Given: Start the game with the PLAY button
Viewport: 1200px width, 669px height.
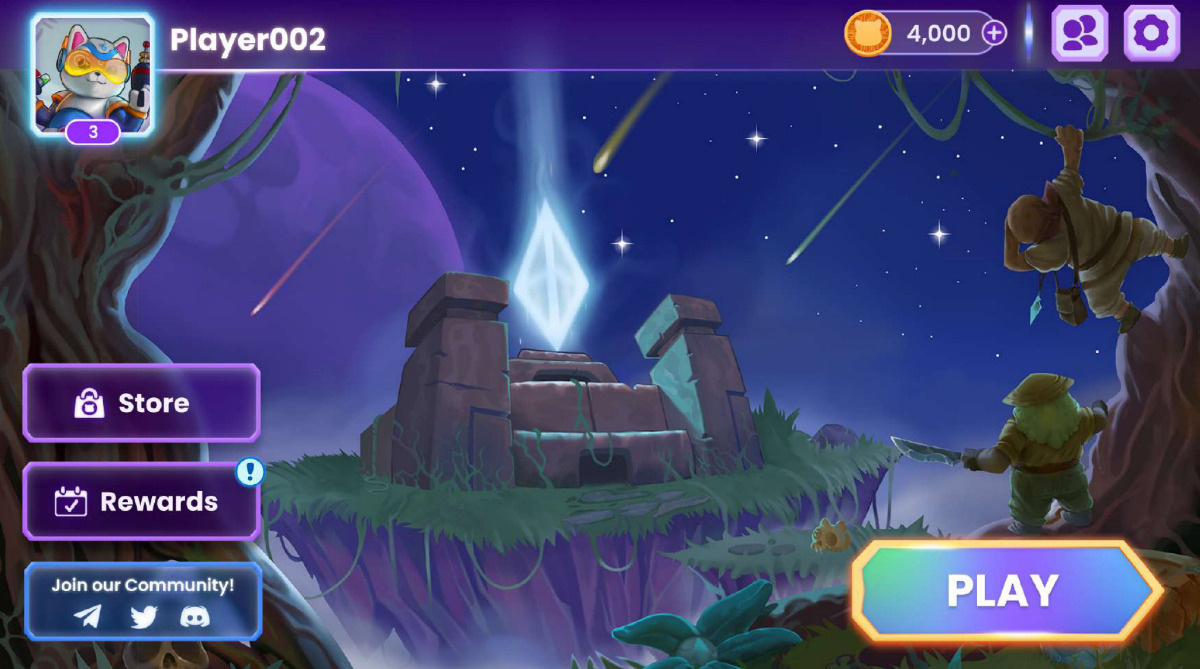Looking at the screenshot, I should click(x=1003, y=591).
